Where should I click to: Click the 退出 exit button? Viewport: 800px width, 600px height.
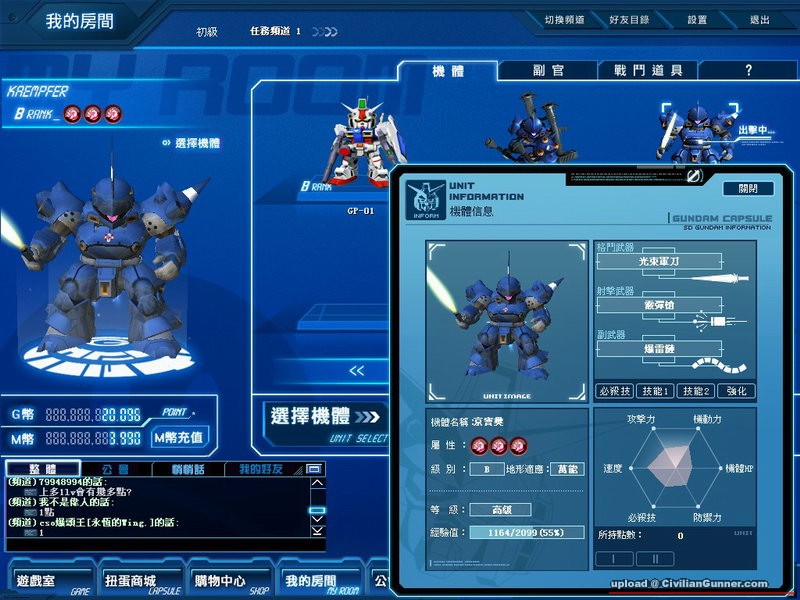tap(760, 20)
